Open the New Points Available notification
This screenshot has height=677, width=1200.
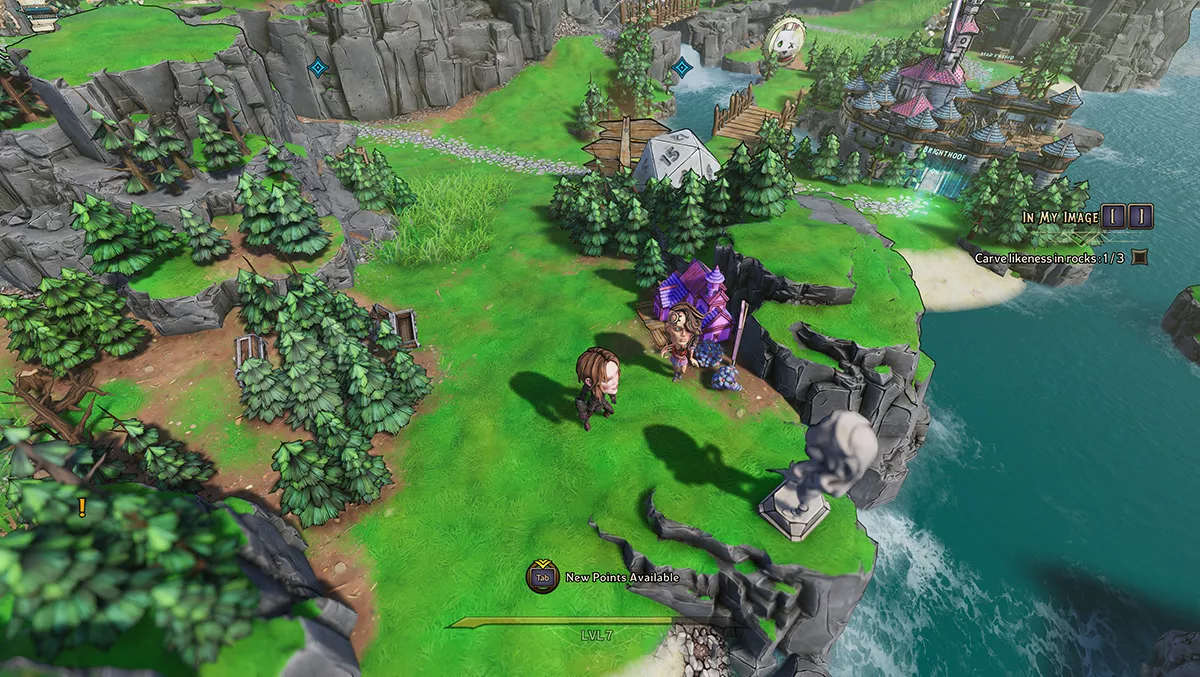(x=605, y=577)
